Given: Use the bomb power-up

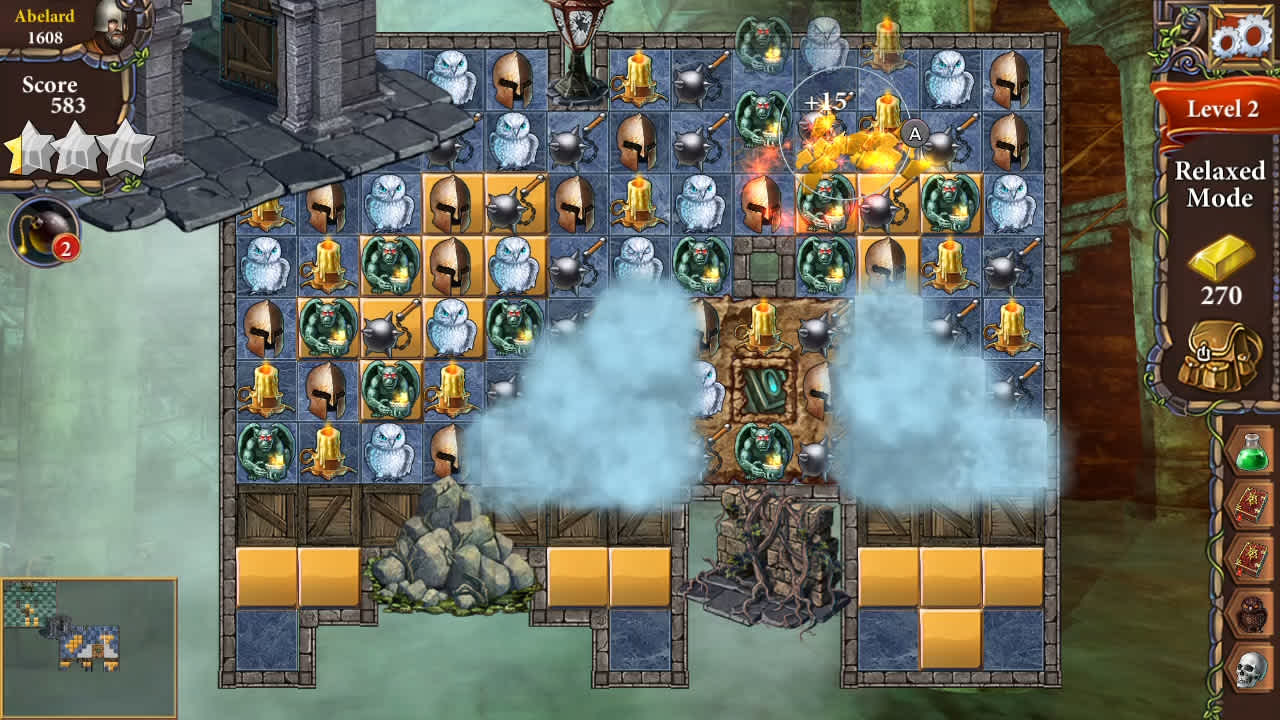Looking at the screenshot, I should (x=44, y=232).
